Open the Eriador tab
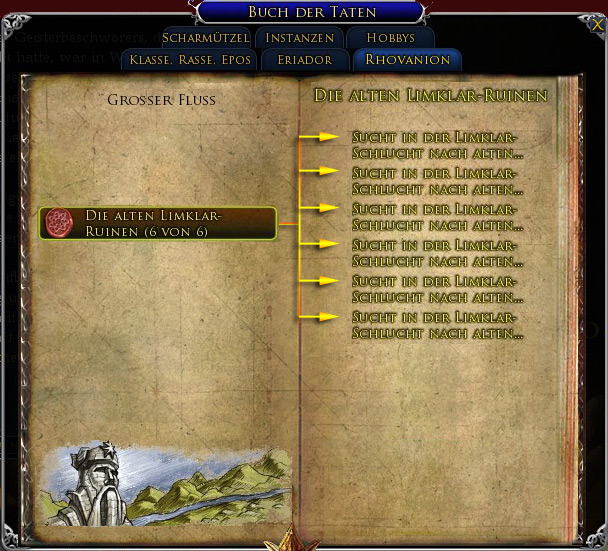 pos(306,60)
